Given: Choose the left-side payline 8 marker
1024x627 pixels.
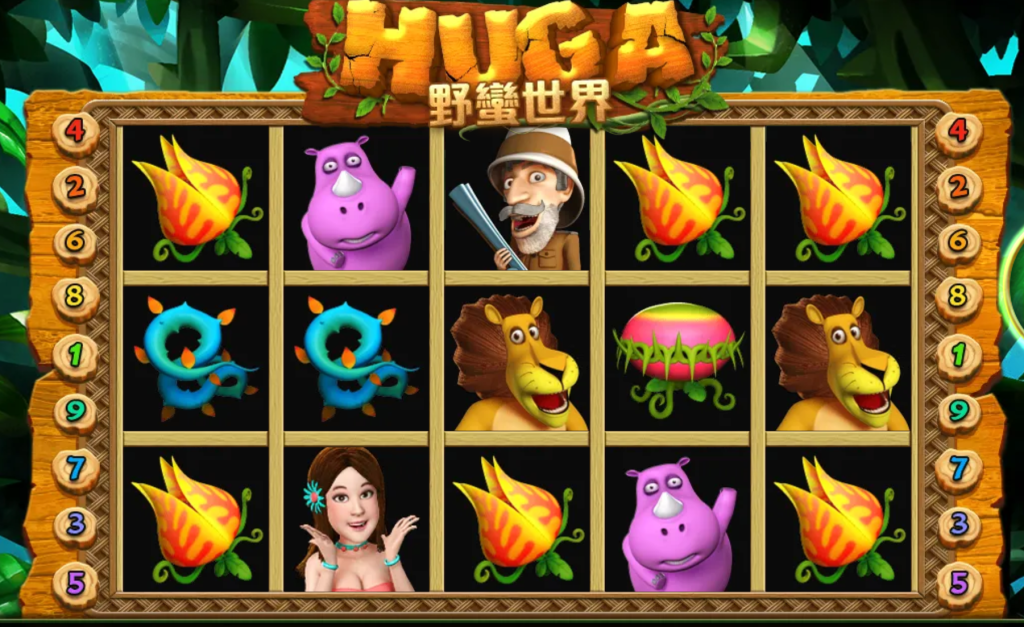Looking at the screenshot, I should coord(76,298).
